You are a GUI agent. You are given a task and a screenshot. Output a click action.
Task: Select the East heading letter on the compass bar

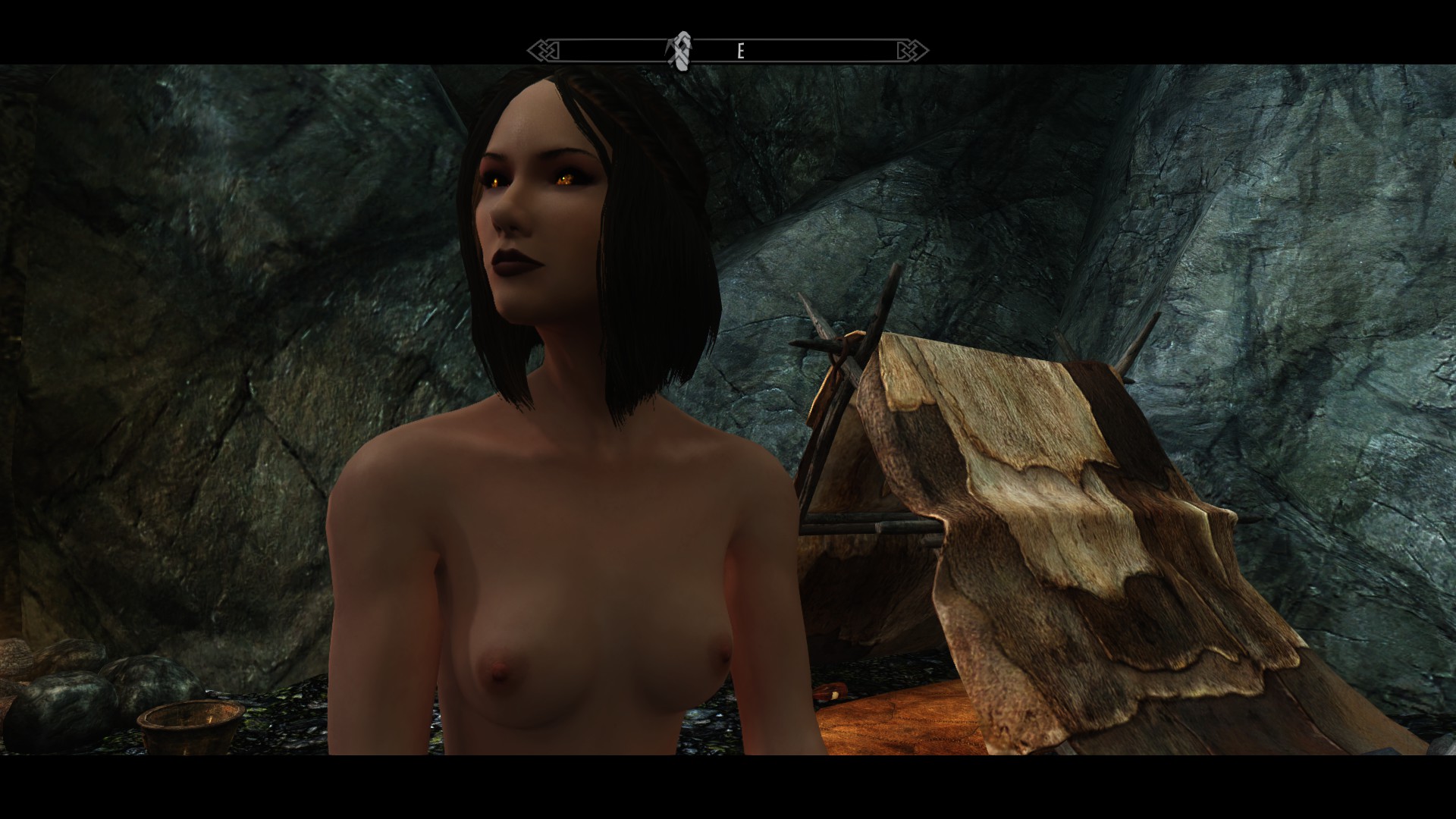[x=741, y=52]
